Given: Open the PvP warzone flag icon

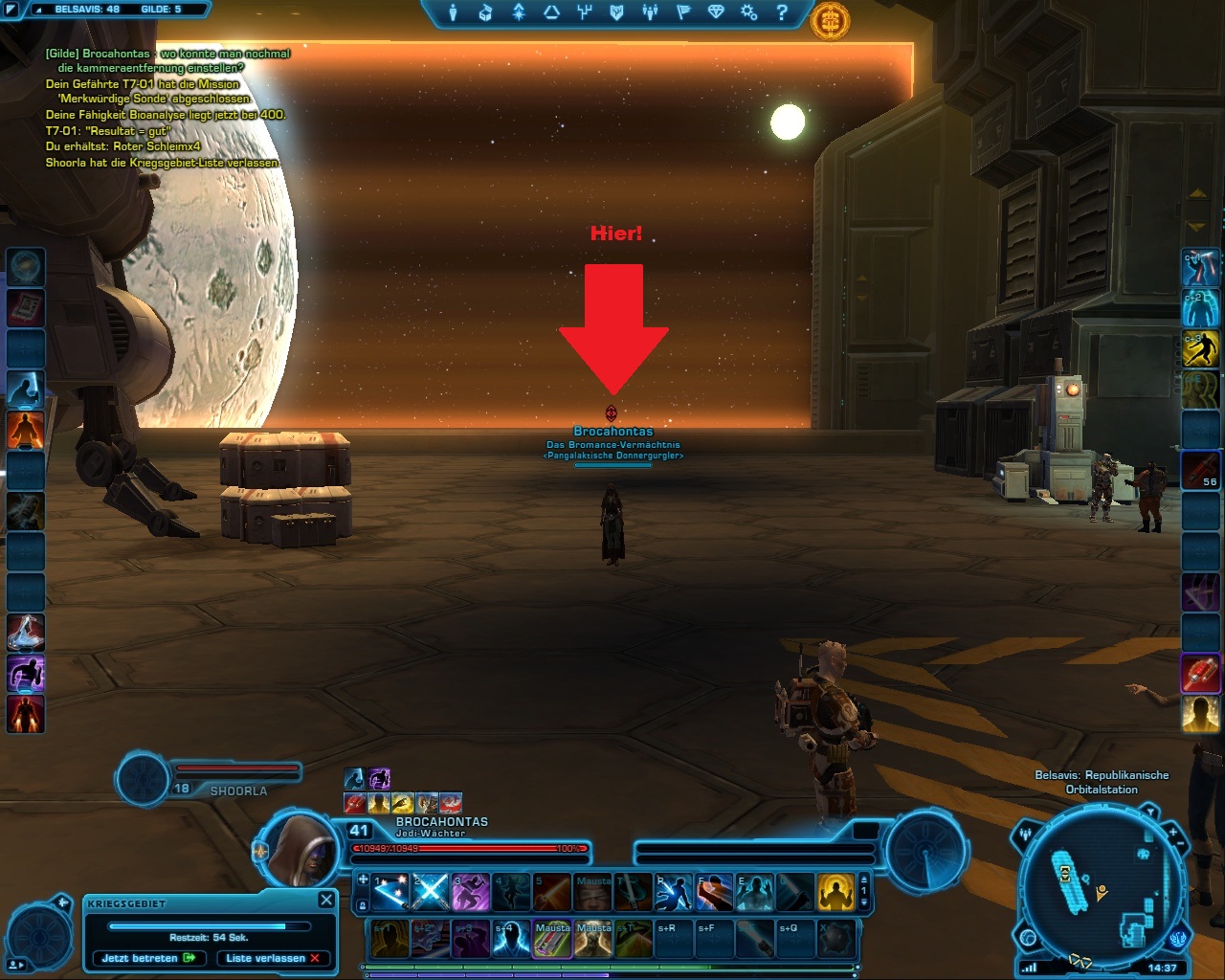Looking at the screenshot, I should coord(683,12).
